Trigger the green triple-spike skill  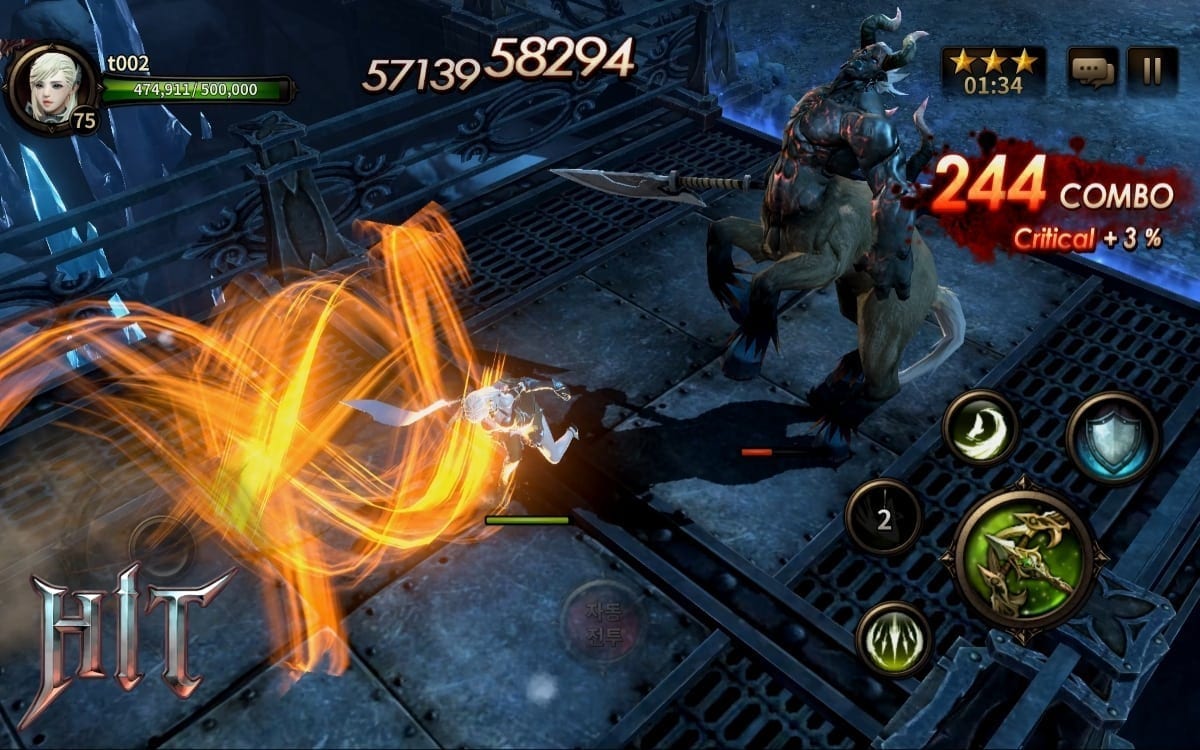coord(893,639)
